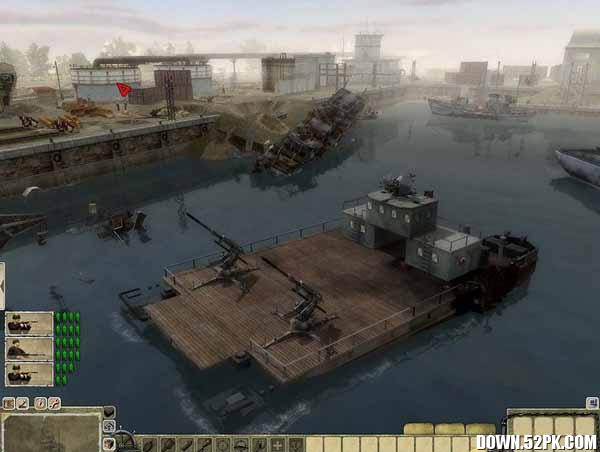Select the middle squad portrait
Viewport: 600px width, 452px height.
[x=29, y=348]
